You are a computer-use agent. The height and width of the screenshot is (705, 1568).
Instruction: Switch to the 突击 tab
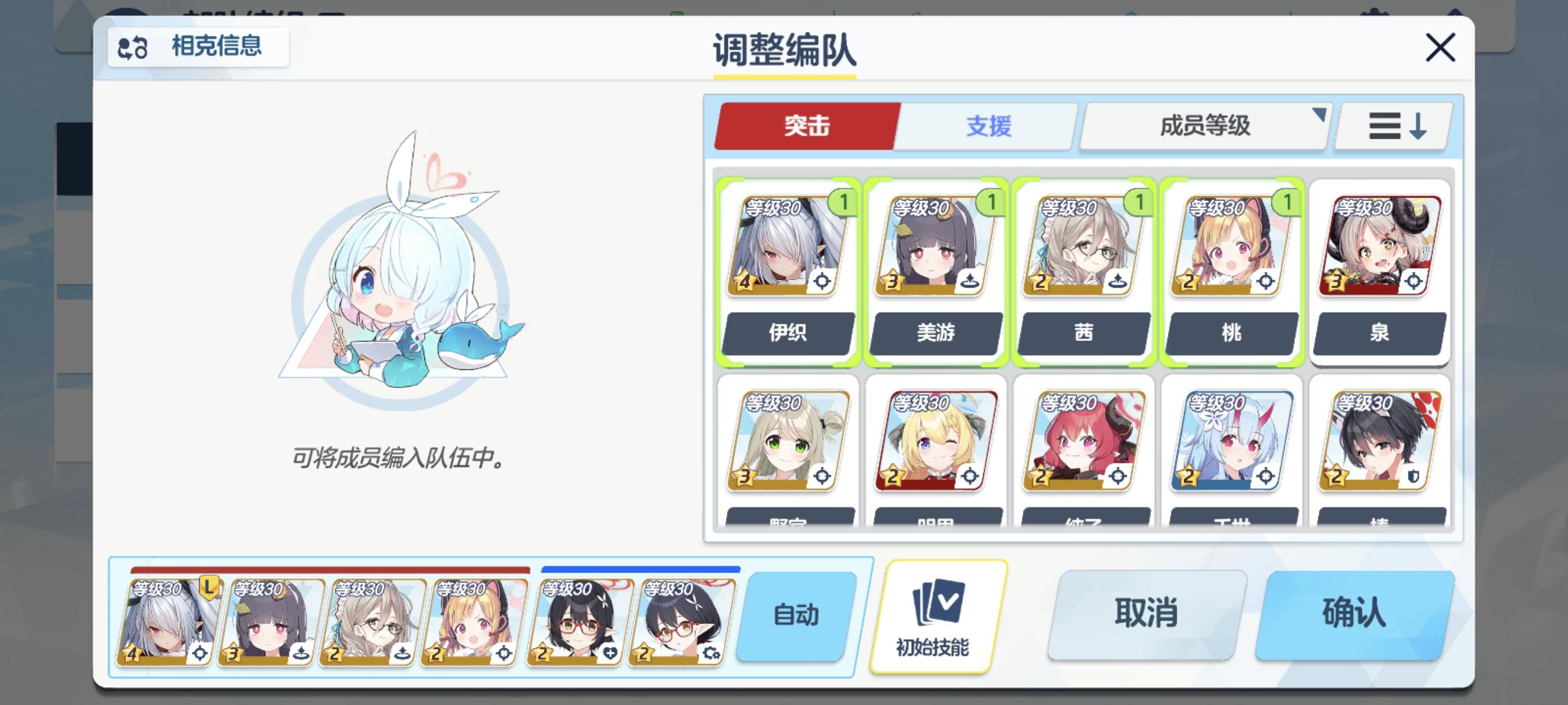coord(807,127)
